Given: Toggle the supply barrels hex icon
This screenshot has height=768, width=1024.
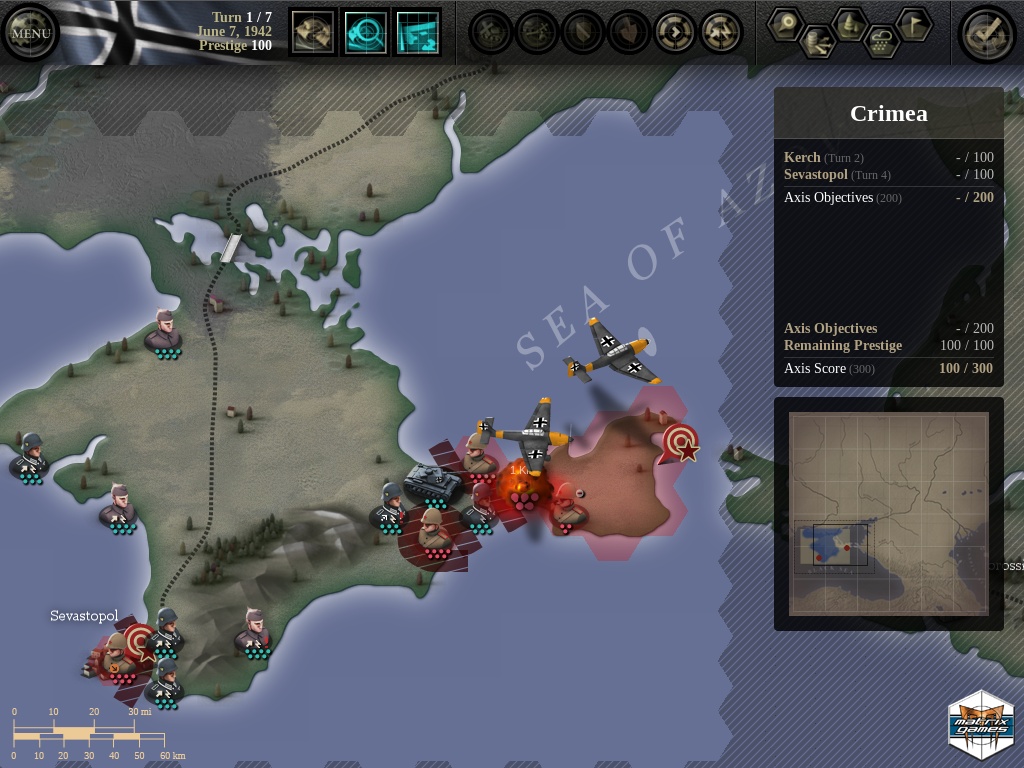Looking at the screenshot, I should [817, 42].
